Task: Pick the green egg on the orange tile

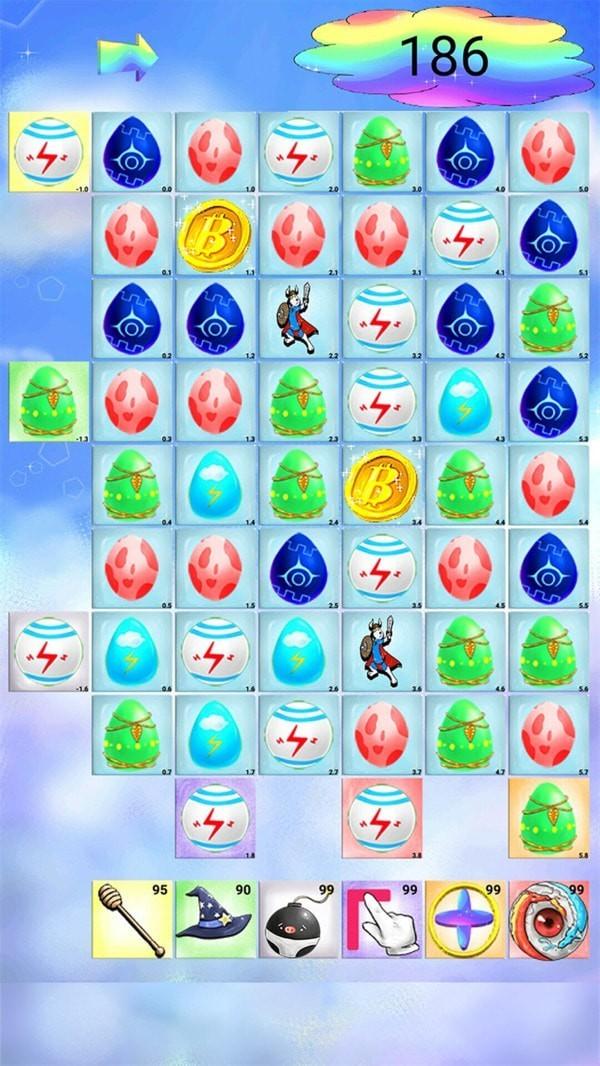Action: point(548,818)
